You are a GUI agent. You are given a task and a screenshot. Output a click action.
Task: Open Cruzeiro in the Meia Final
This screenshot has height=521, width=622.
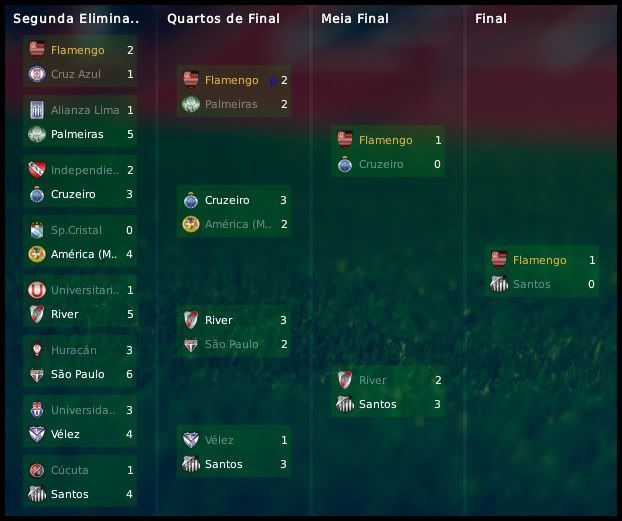point(380,164)
